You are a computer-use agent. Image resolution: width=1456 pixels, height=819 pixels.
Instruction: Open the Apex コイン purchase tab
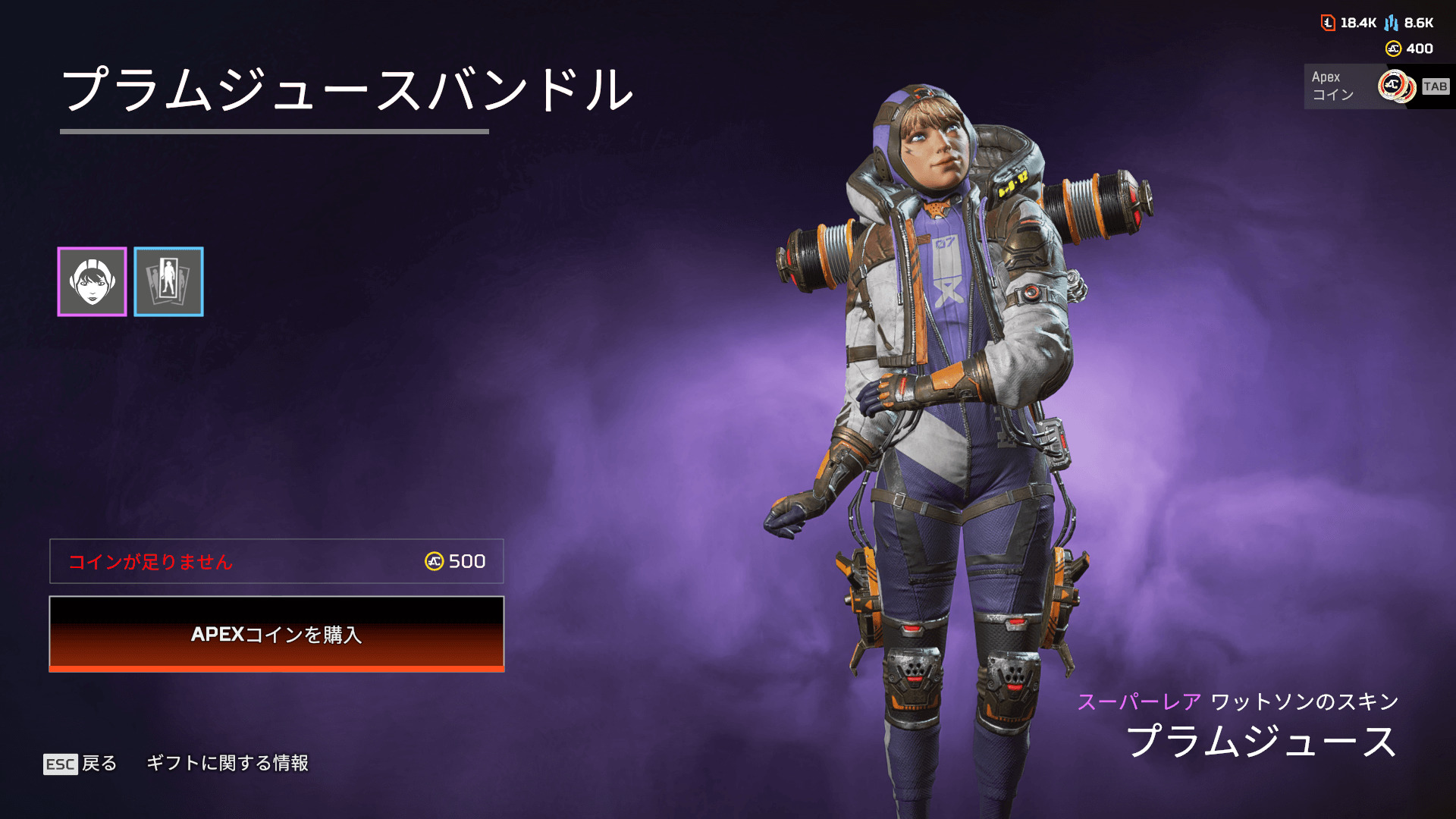click(x=1376, y=86)
